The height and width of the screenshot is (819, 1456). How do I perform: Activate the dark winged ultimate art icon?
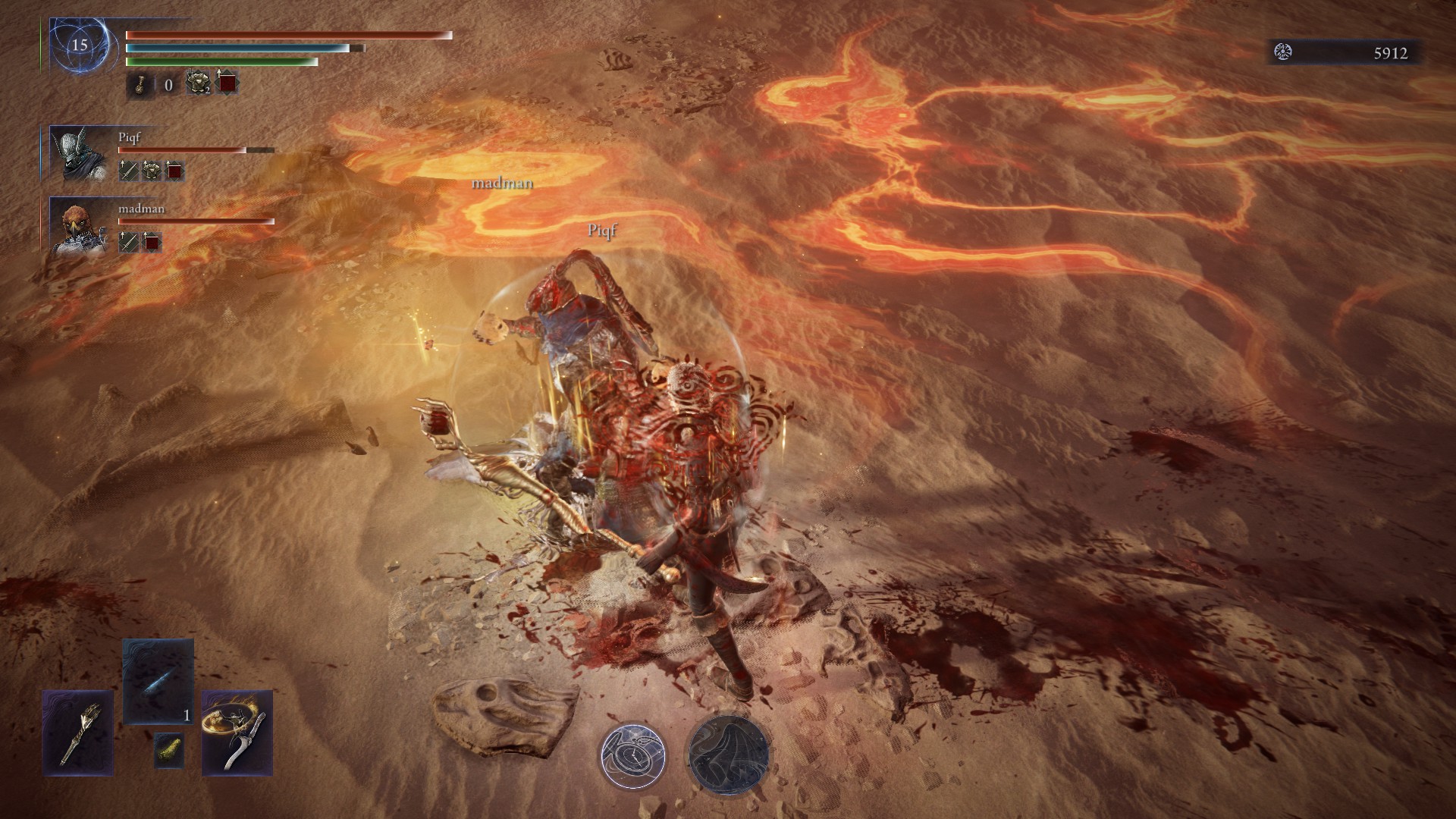click(729, 754)
